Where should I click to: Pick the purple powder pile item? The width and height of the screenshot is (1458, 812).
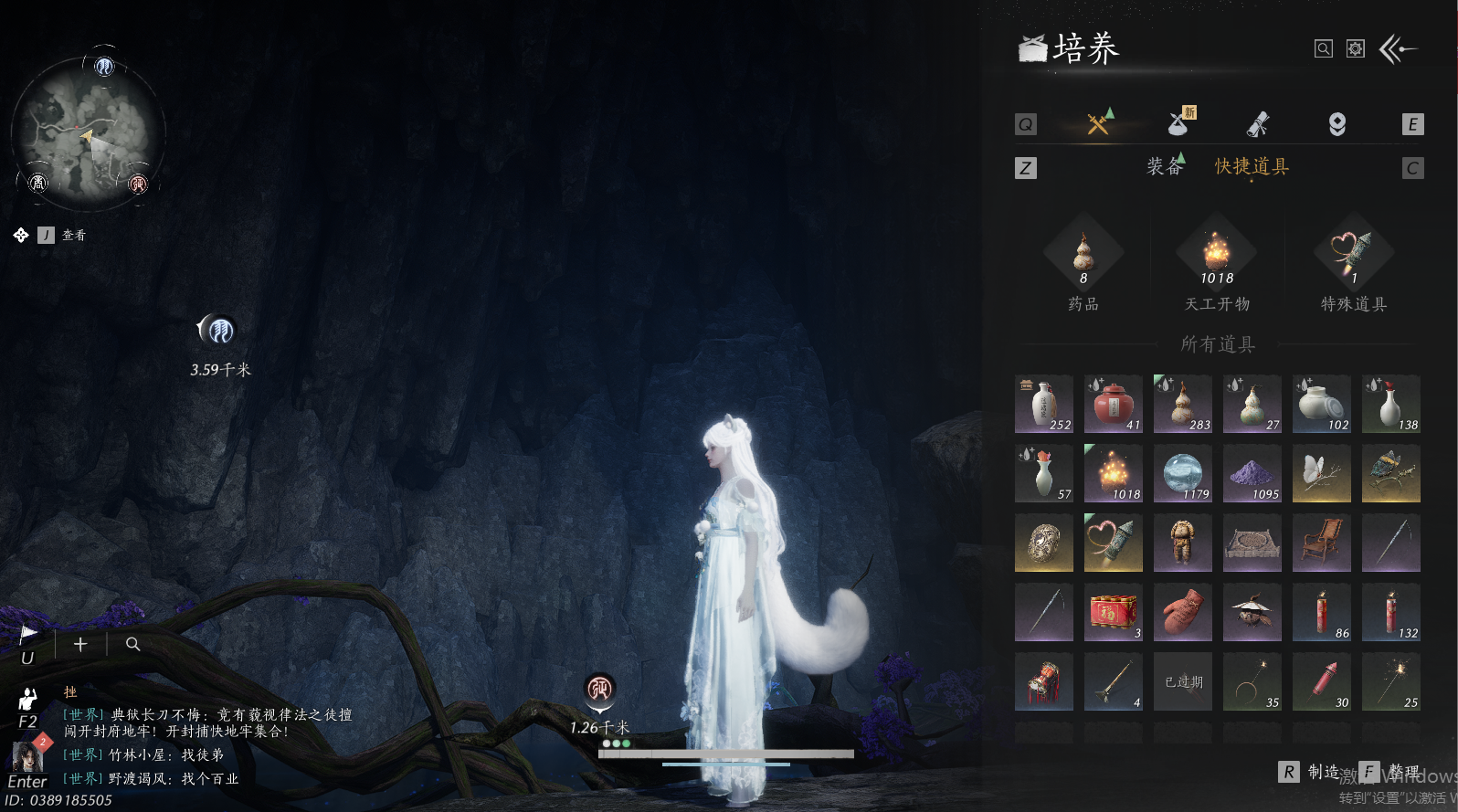(1252, 473)
